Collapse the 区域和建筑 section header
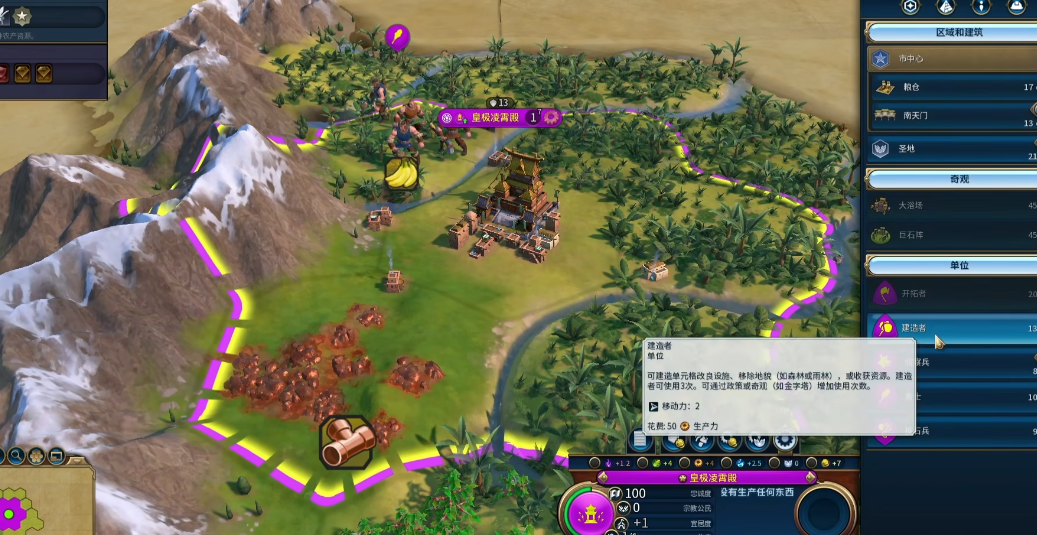Viewport: 1037px width, 535px height. pyautogui.click(x=950, y=33)
